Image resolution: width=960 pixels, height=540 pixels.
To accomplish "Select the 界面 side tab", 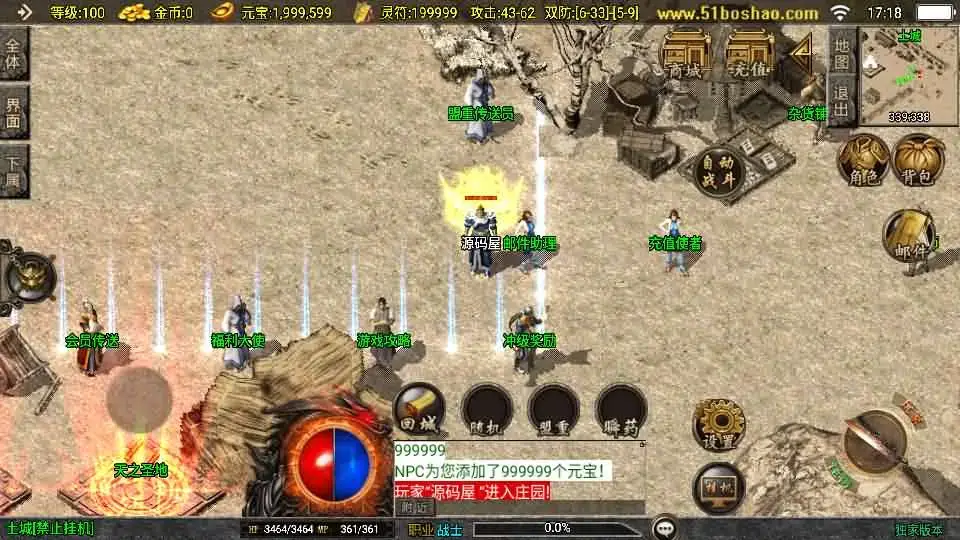I will coord(13,111).
